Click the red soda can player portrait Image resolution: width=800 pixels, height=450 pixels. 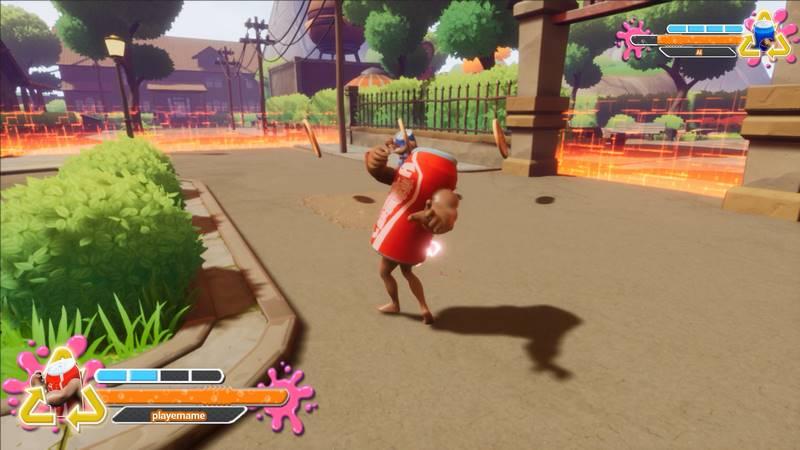tap(62, 385)
